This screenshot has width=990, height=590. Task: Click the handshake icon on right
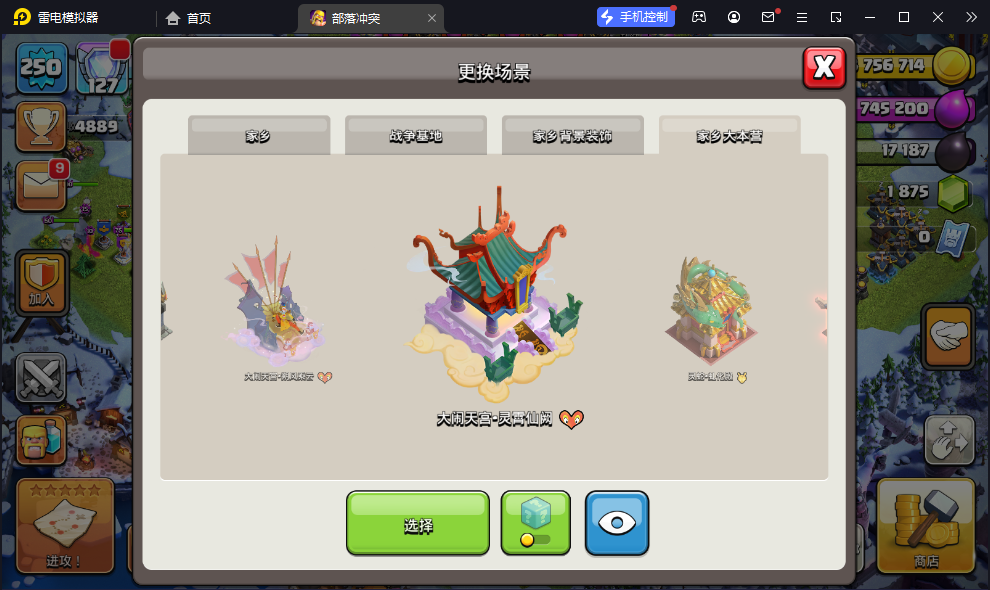[x=949, y=336]
